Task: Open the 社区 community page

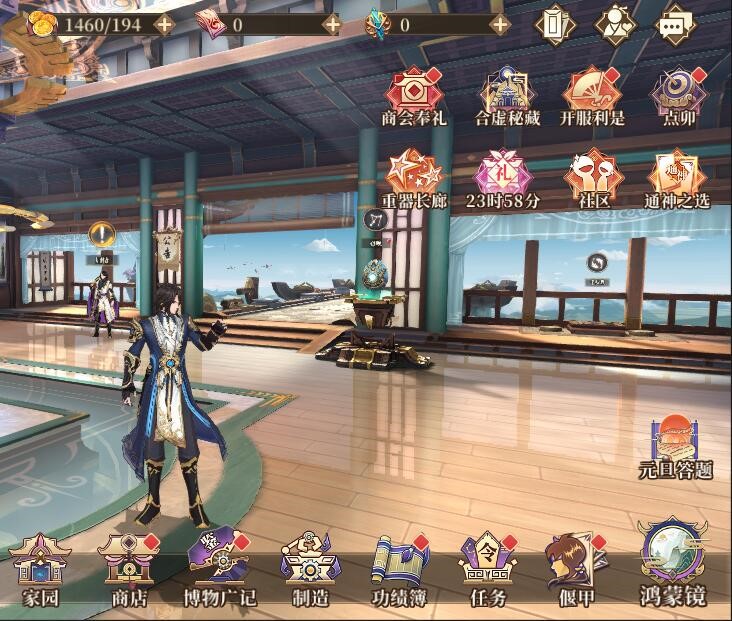Action: 592,178
